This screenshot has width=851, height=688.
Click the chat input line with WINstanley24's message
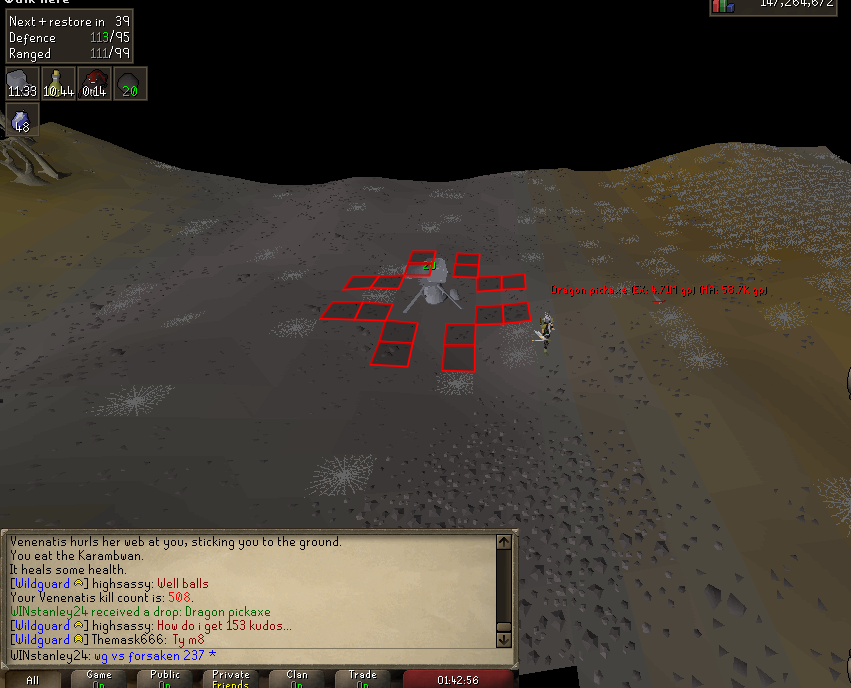click(250, 656)
